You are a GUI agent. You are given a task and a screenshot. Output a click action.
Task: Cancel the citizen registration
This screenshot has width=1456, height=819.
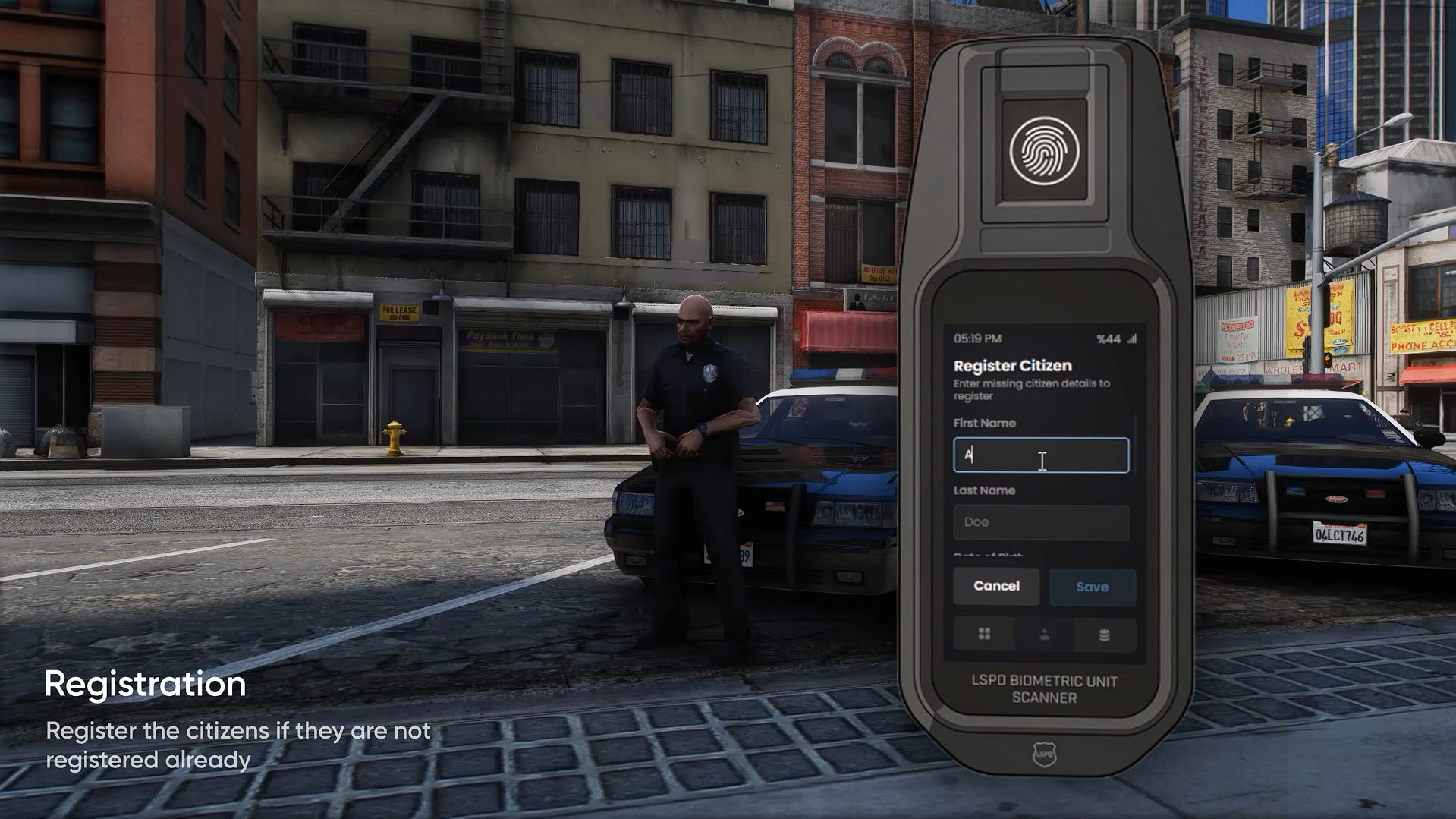tap(996, 586)
